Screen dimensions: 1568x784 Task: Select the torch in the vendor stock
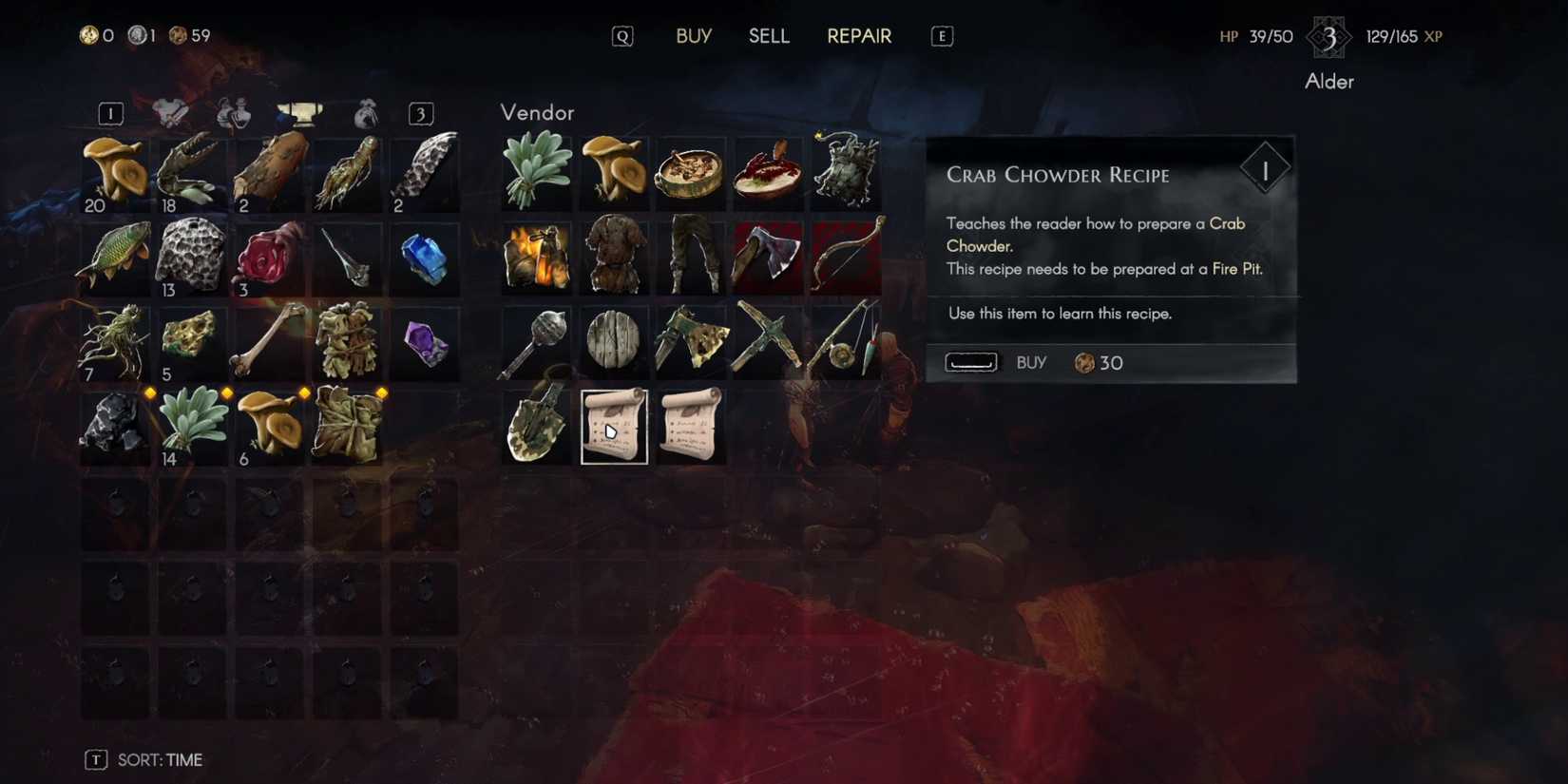538,257
